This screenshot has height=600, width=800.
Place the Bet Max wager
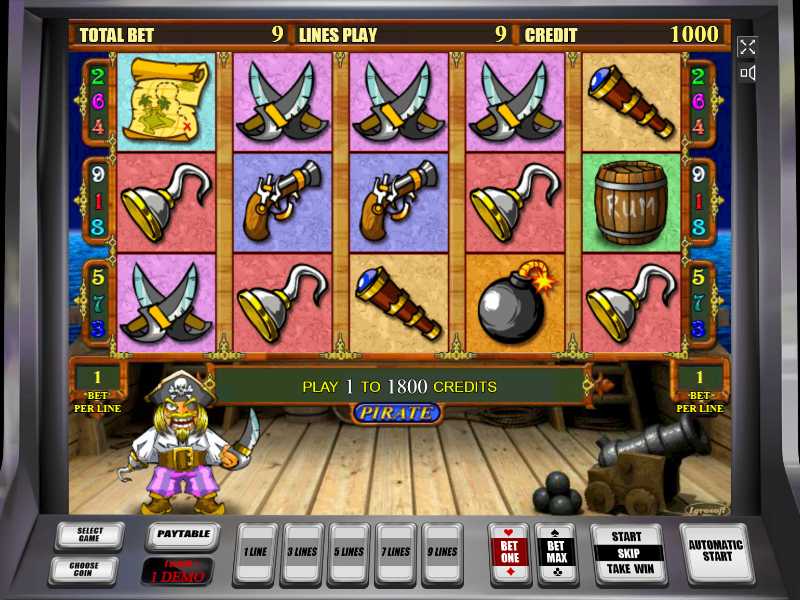555,552
